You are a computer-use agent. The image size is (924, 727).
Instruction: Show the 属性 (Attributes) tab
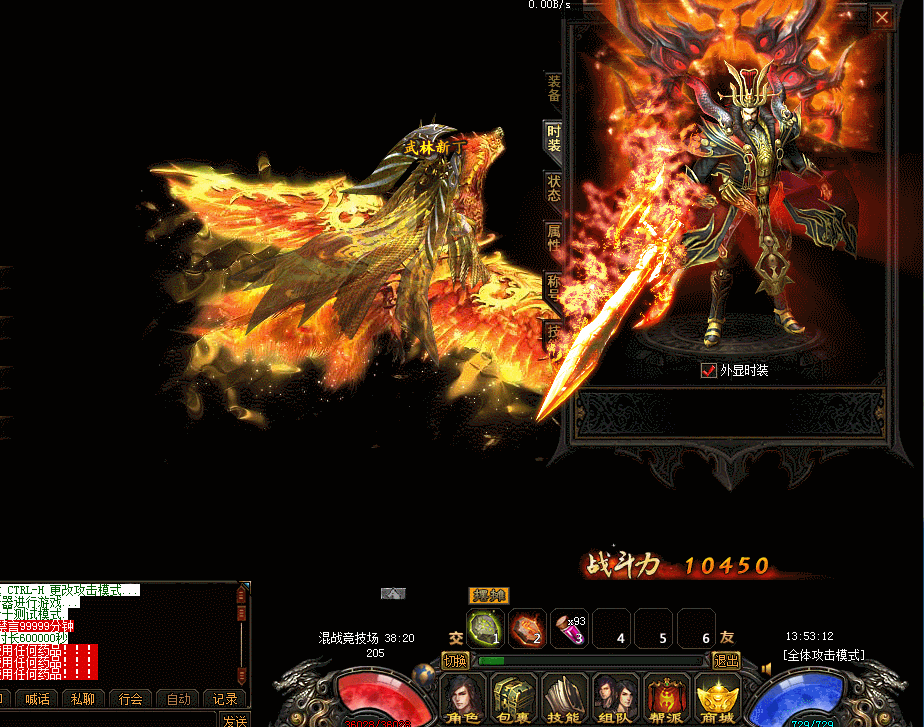pyautogui.click(x=554, y=238)
